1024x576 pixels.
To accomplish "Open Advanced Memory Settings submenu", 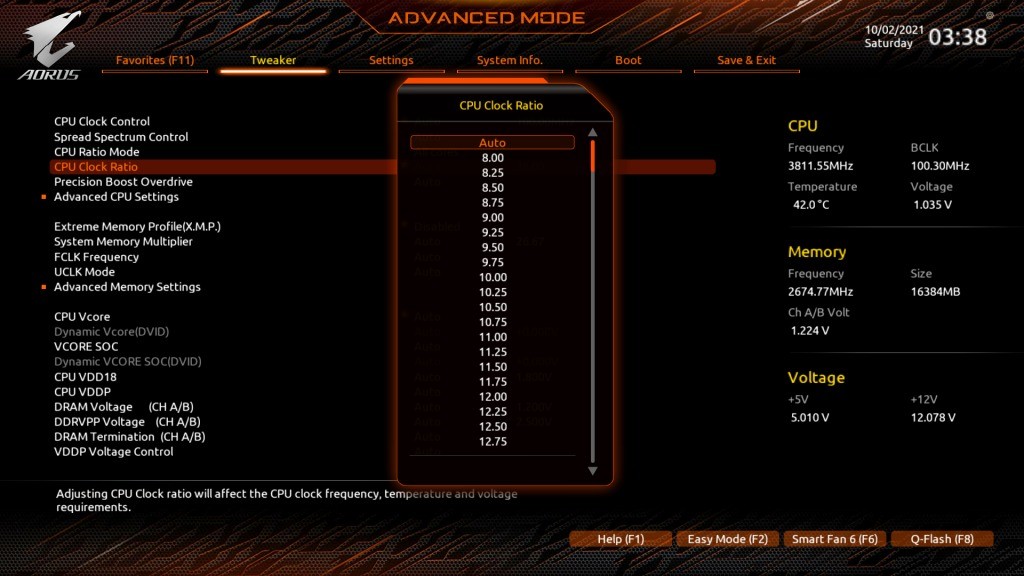I will coord(127,287).
